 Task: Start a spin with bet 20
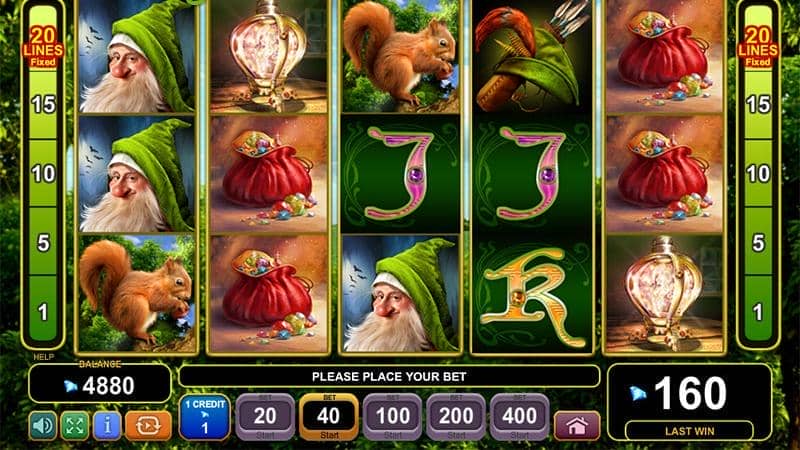tap(265, 417)
